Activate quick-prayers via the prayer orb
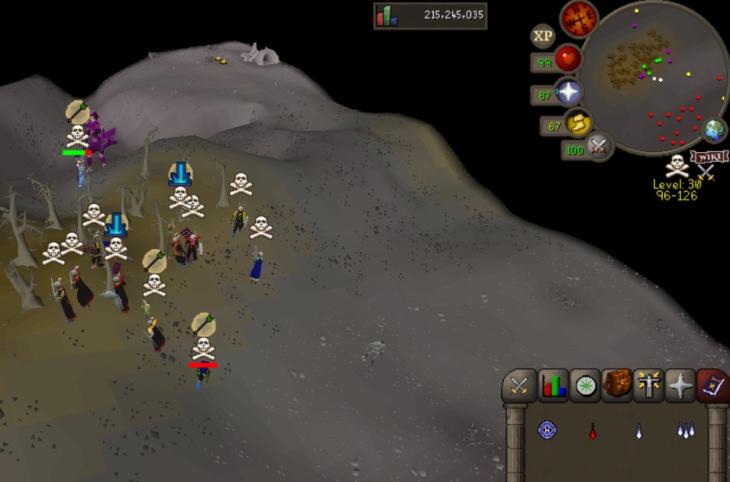 [x=569, y=93]
